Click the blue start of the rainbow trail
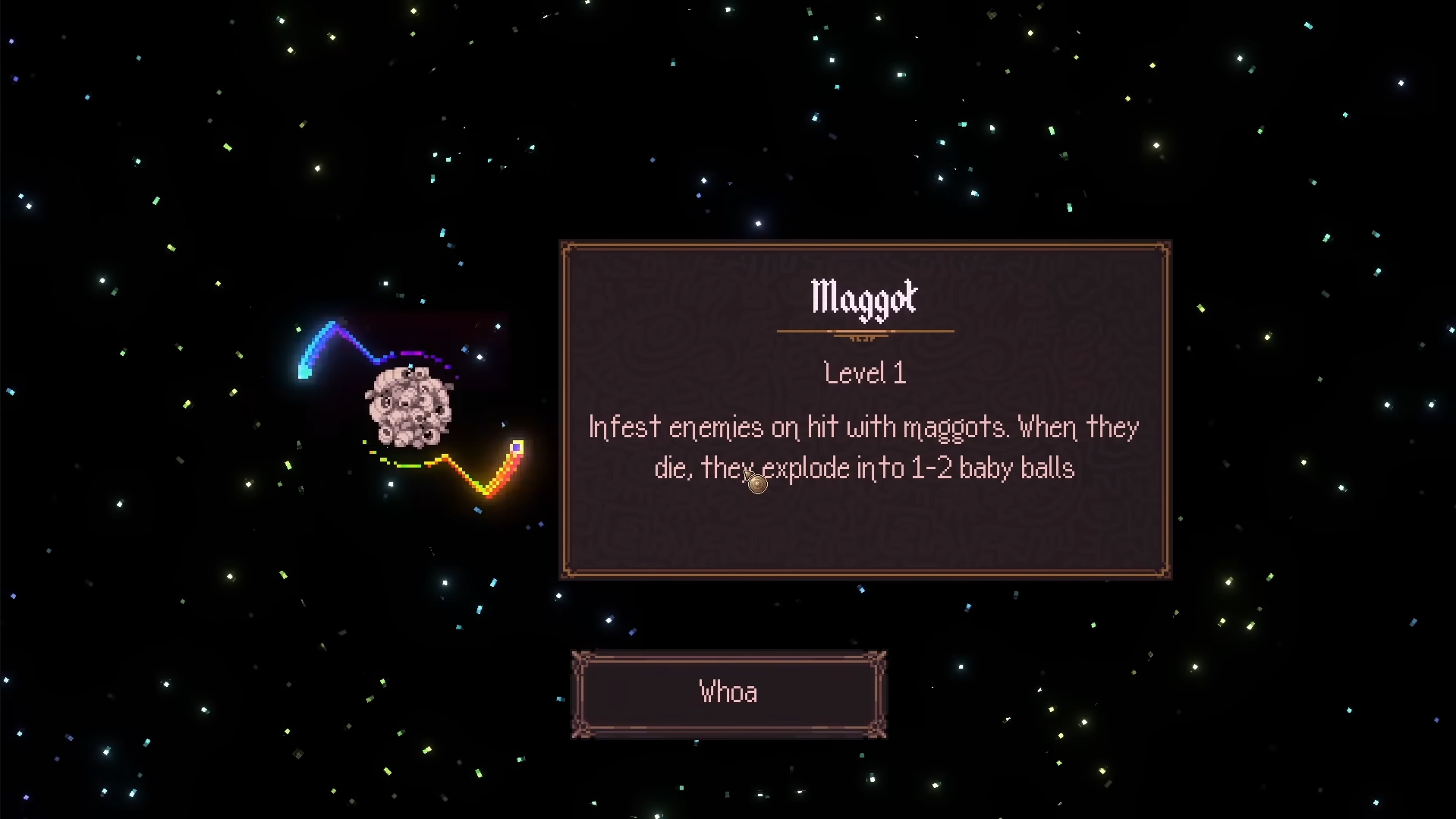This screenshot has width=1456, height=819. (x=302, y=370)
